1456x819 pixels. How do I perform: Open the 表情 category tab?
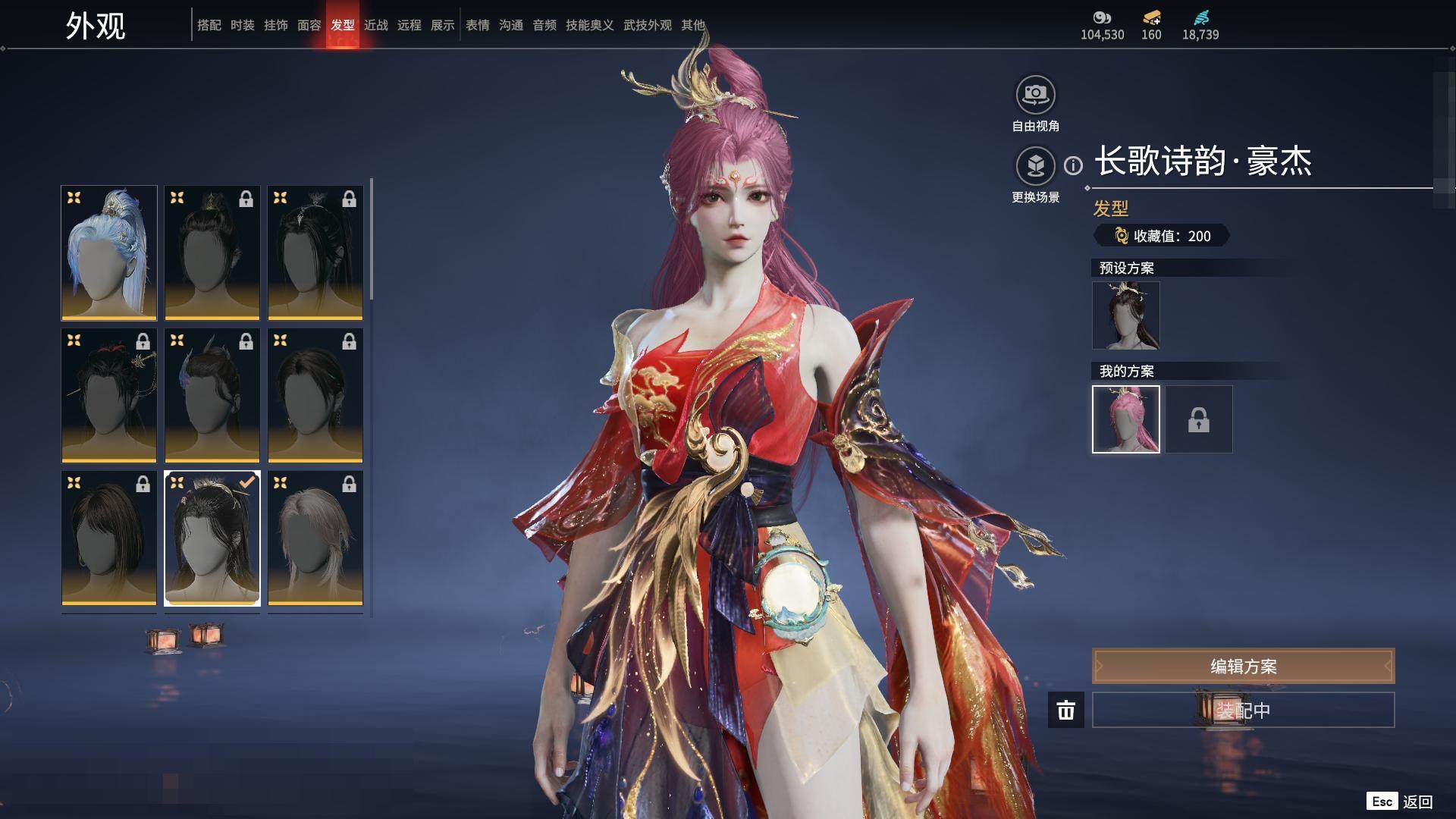click(478, 25)
